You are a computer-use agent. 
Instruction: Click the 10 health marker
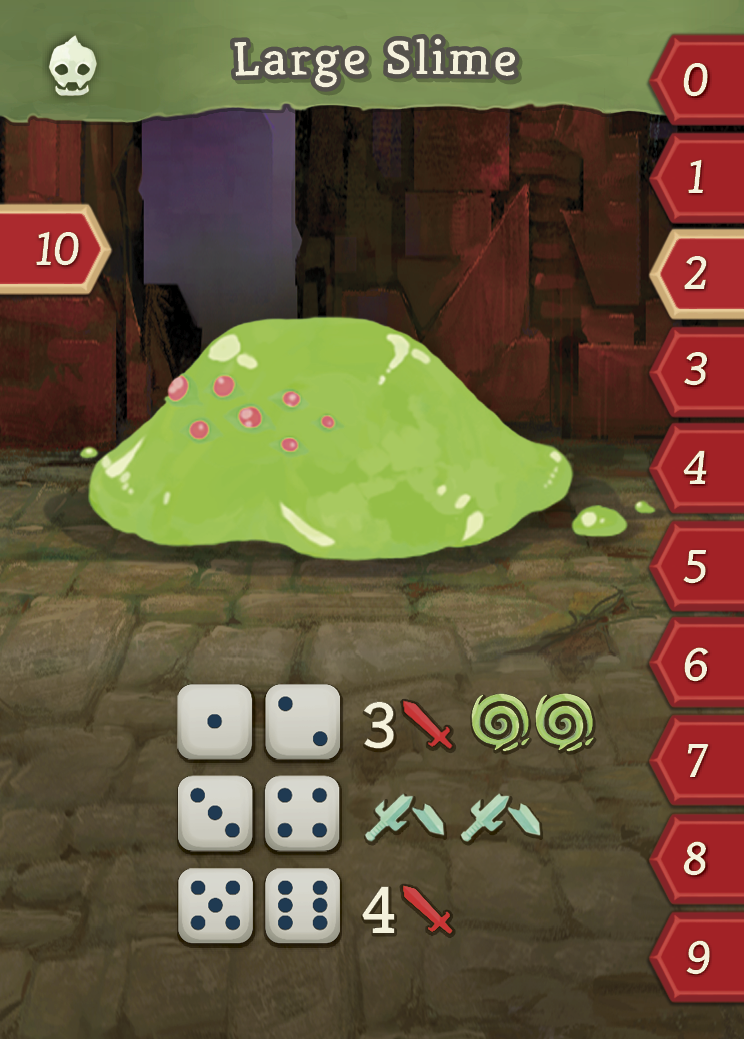coord(55,249)
